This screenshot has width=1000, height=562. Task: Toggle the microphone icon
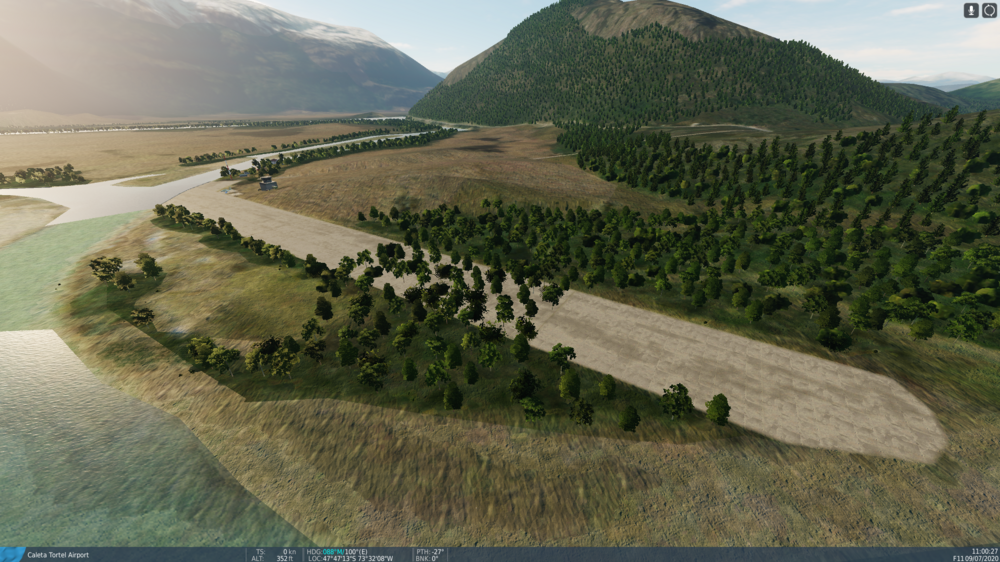coord(971,10)
